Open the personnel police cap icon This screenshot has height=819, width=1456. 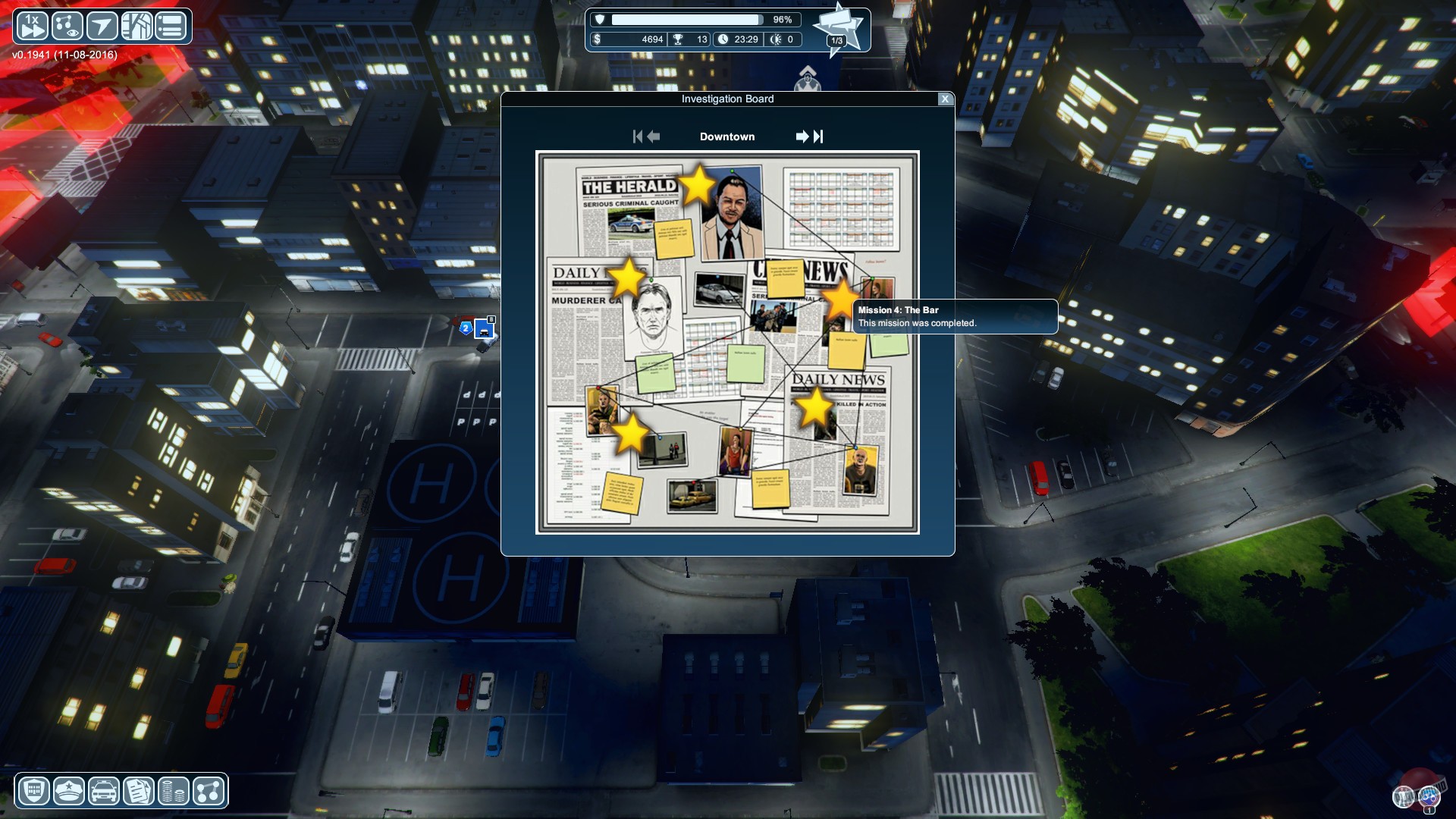coord(68,791)
